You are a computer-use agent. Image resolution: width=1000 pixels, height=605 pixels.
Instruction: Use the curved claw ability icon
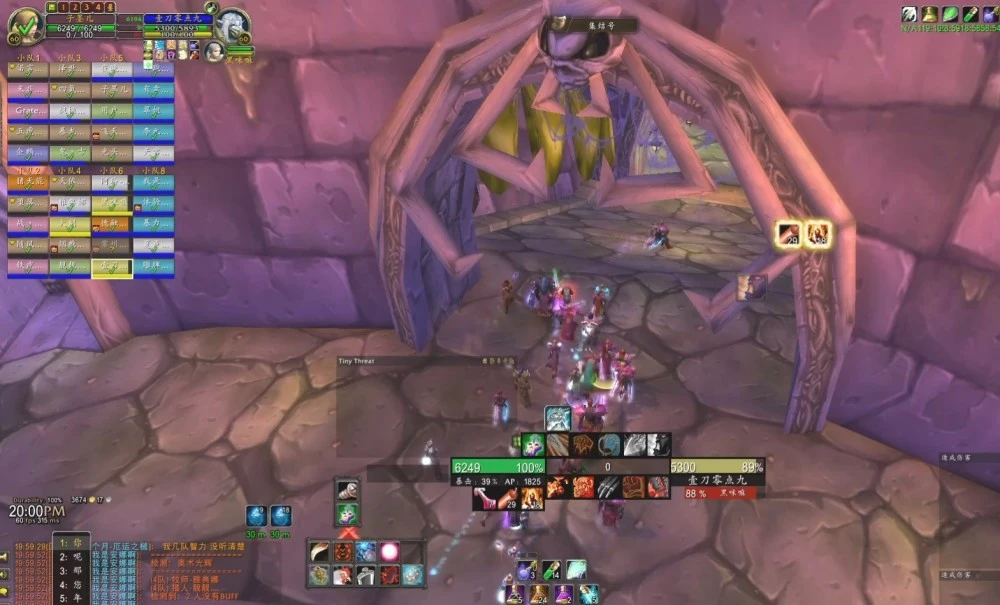pos(320,551)
